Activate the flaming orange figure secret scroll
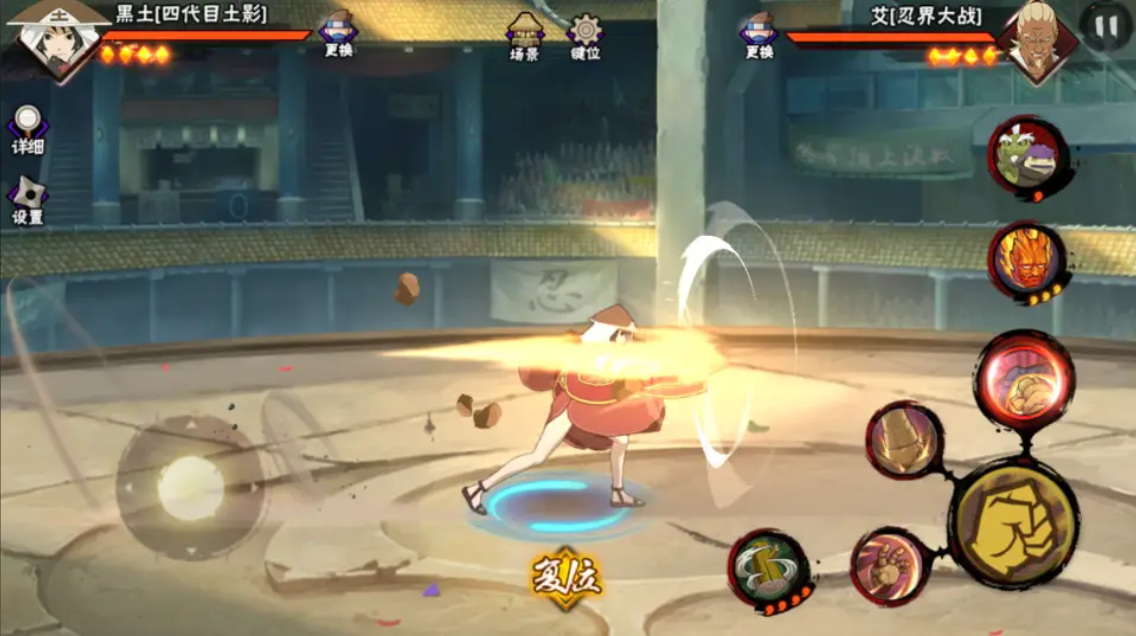The width and height of the screenshot is (1136, 636). [1026, 260]
